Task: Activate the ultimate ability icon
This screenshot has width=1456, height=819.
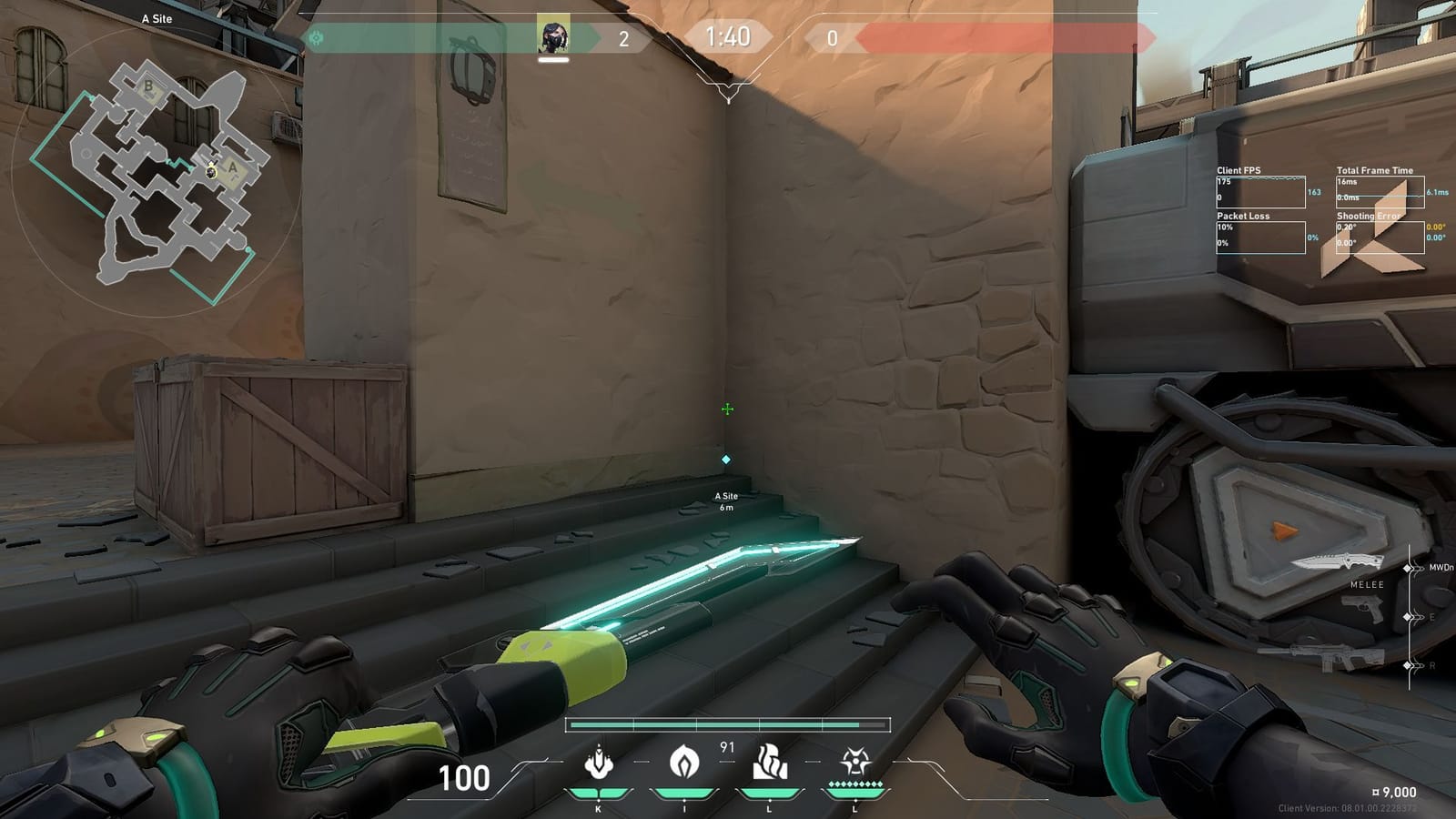Action: point(854,763)
